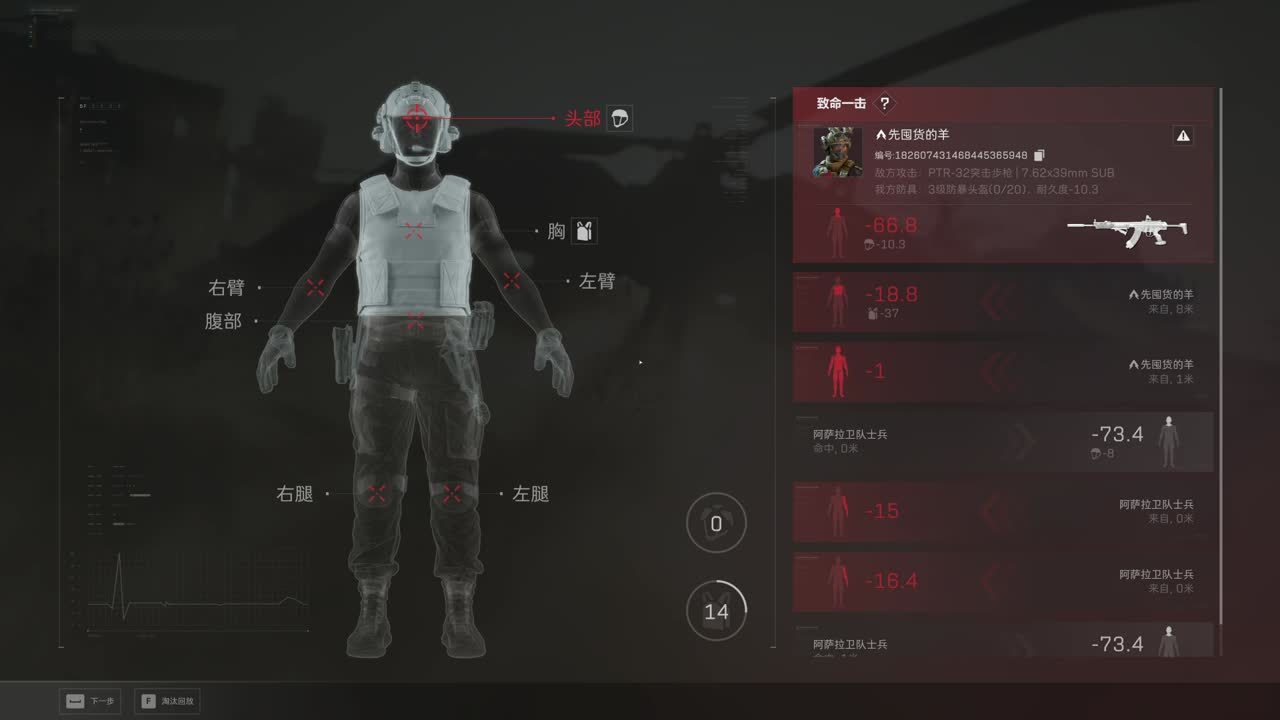
Task: Click the damage log scrollbar
Action: tap(1221, 370)
